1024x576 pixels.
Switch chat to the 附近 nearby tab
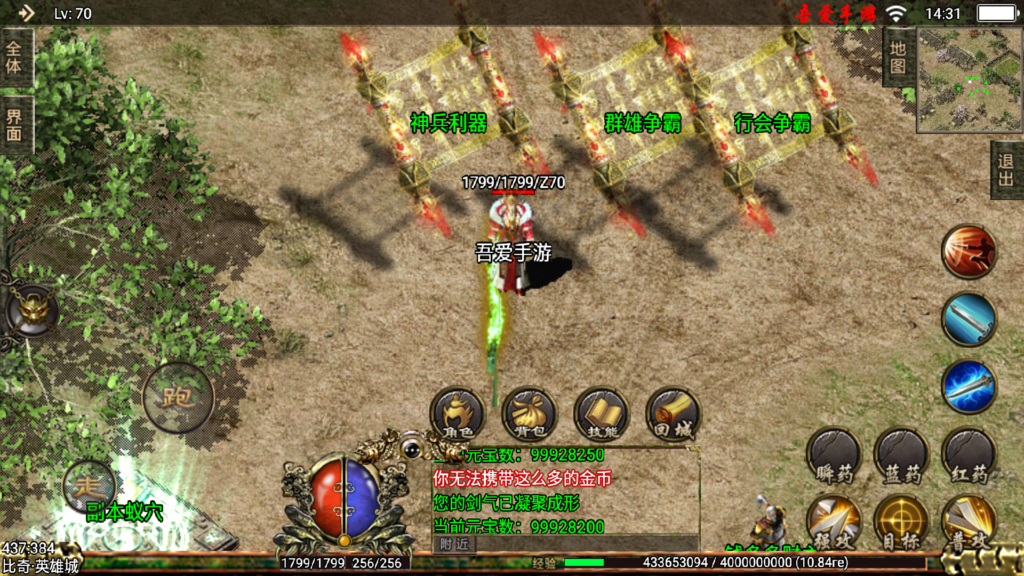454,543
